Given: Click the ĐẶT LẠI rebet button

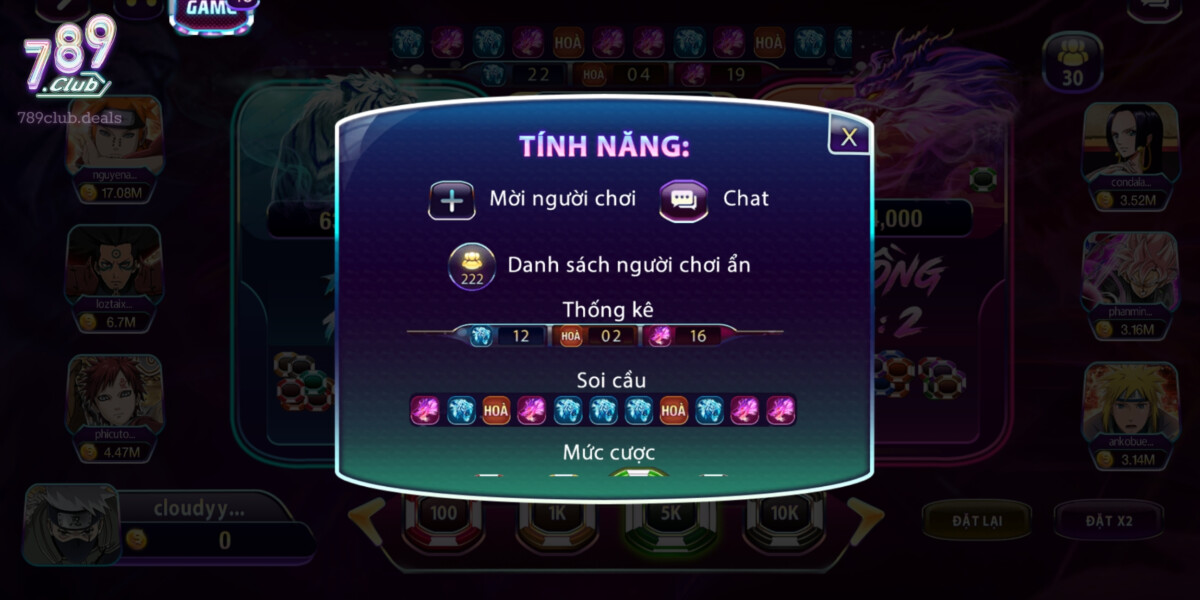Looking at the screenshot, I should pyautogui.click(x=977, y=520).
